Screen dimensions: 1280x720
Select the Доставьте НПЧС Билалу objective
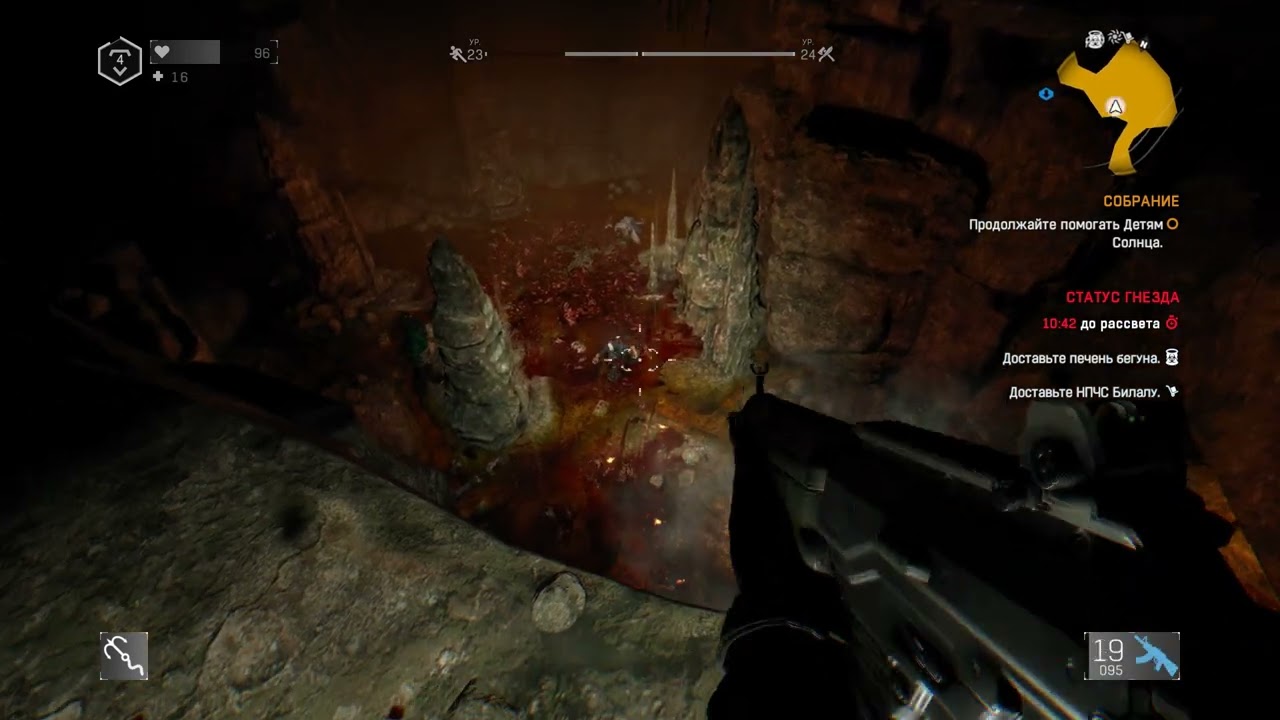(x=1084, y=392)
